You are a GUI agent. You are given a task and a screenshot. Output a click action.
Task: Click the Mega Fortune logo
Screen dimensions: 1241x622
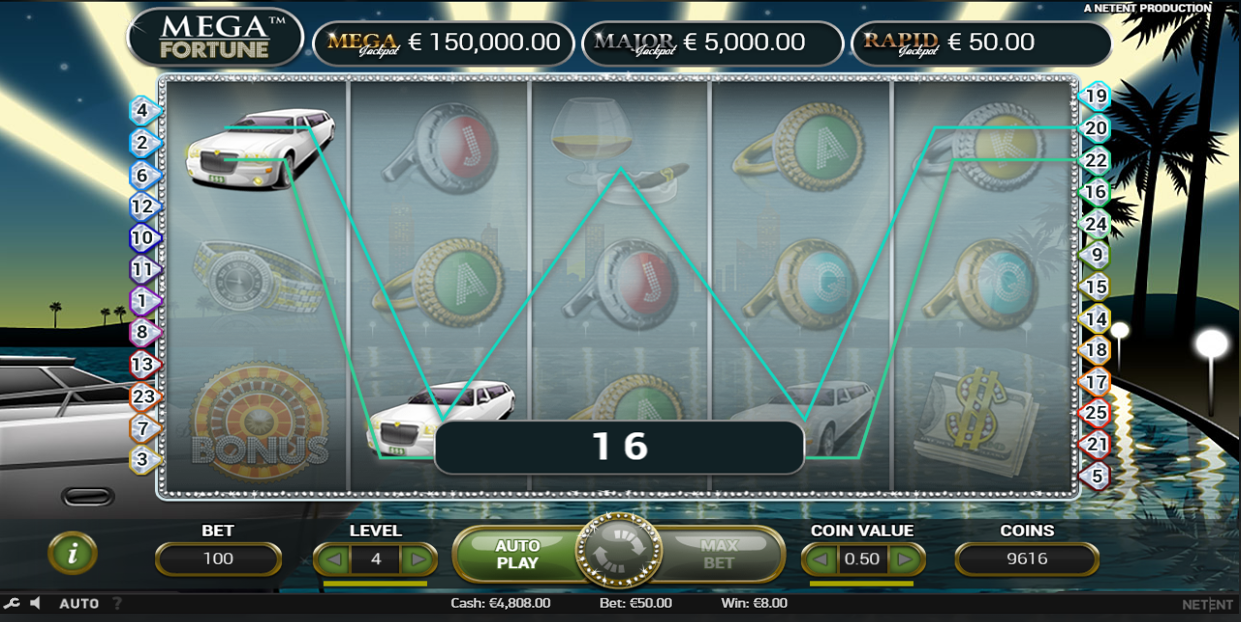216,36
